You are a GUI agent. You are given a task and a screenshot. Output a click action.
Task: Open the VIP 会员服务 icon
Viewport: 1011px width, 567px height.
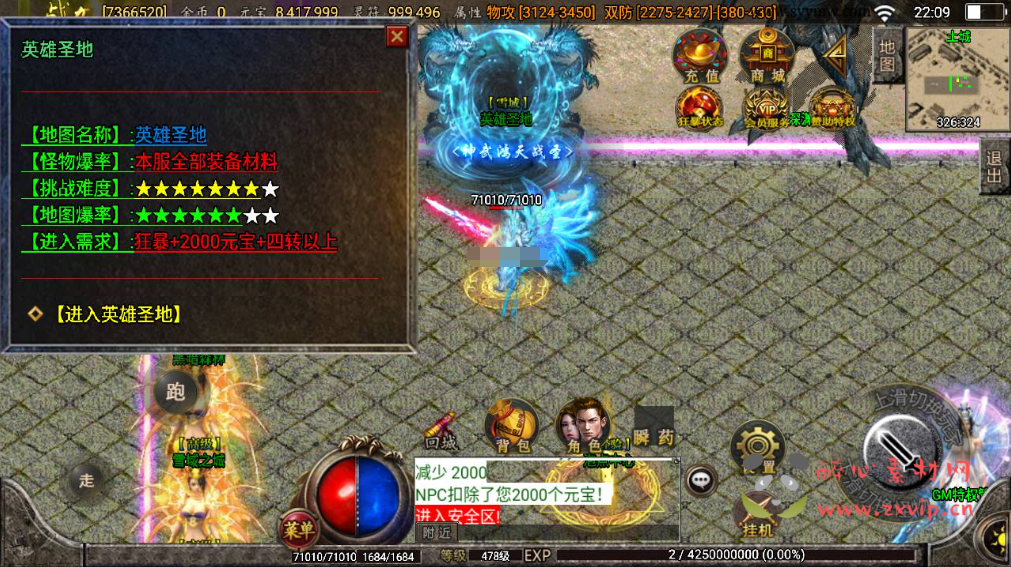point(767,108)
